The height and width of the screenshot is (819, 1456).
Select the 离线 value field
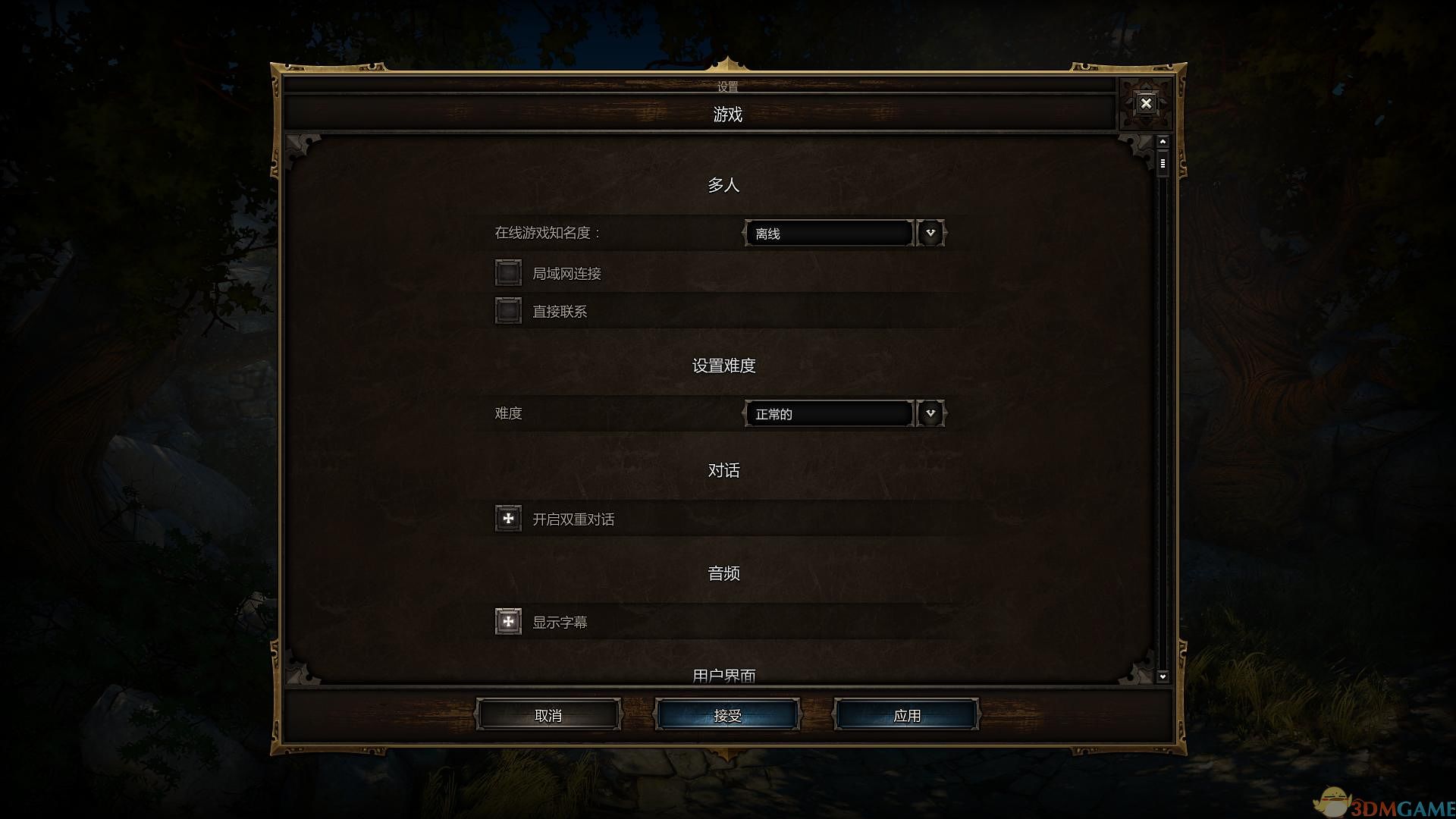point(828,233)
